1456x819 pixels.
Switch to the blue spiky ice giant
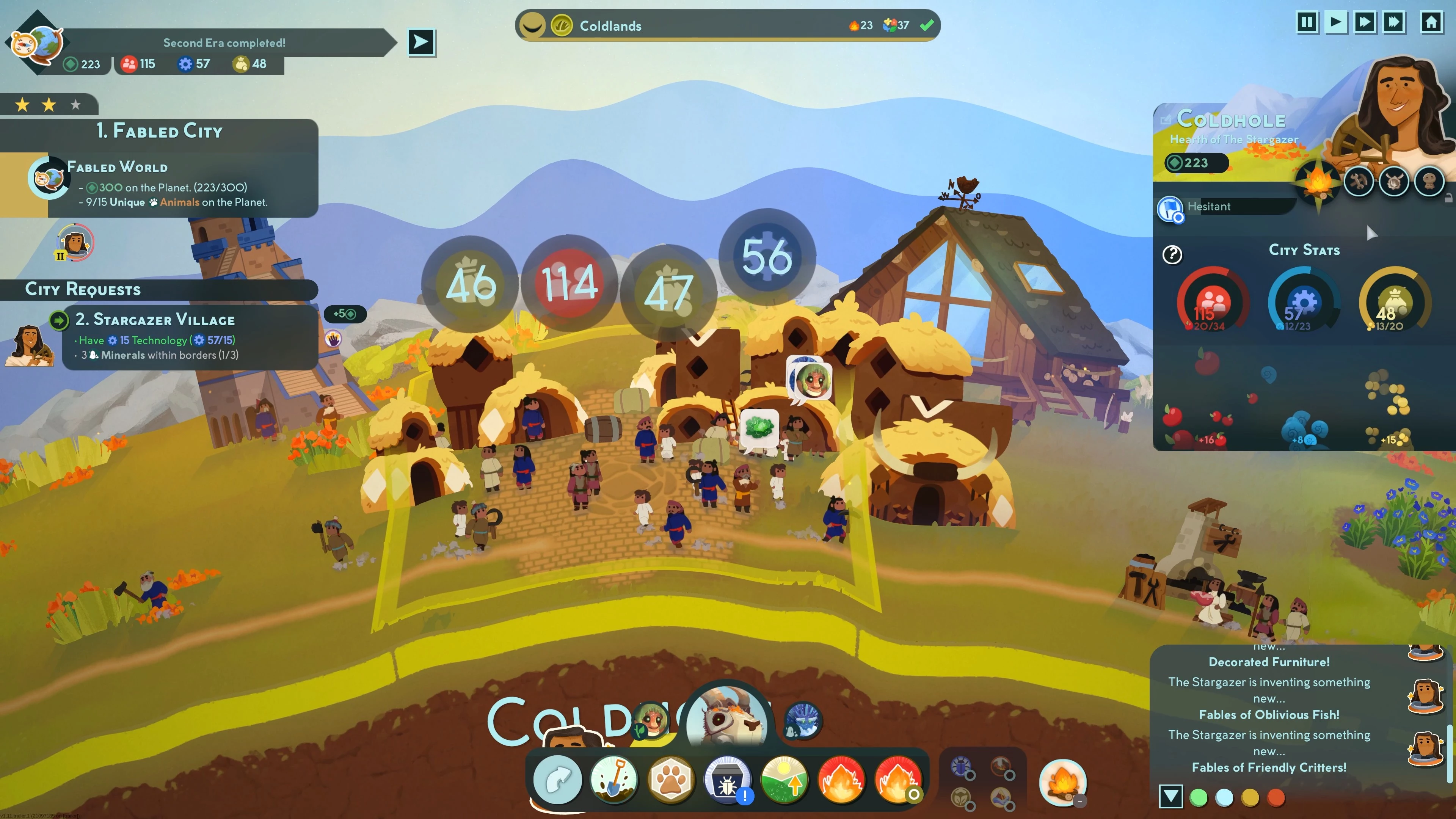click(x=803, y=721)
